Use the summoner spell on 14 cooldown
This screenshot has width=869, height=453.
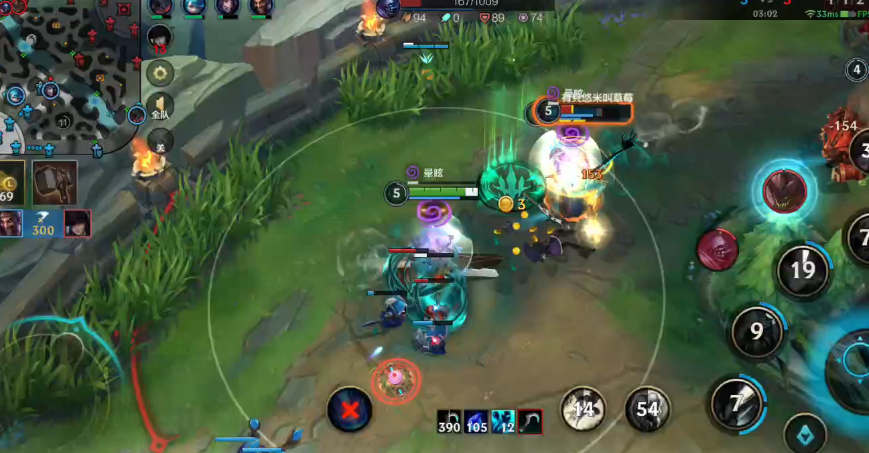tap(583, 408)
